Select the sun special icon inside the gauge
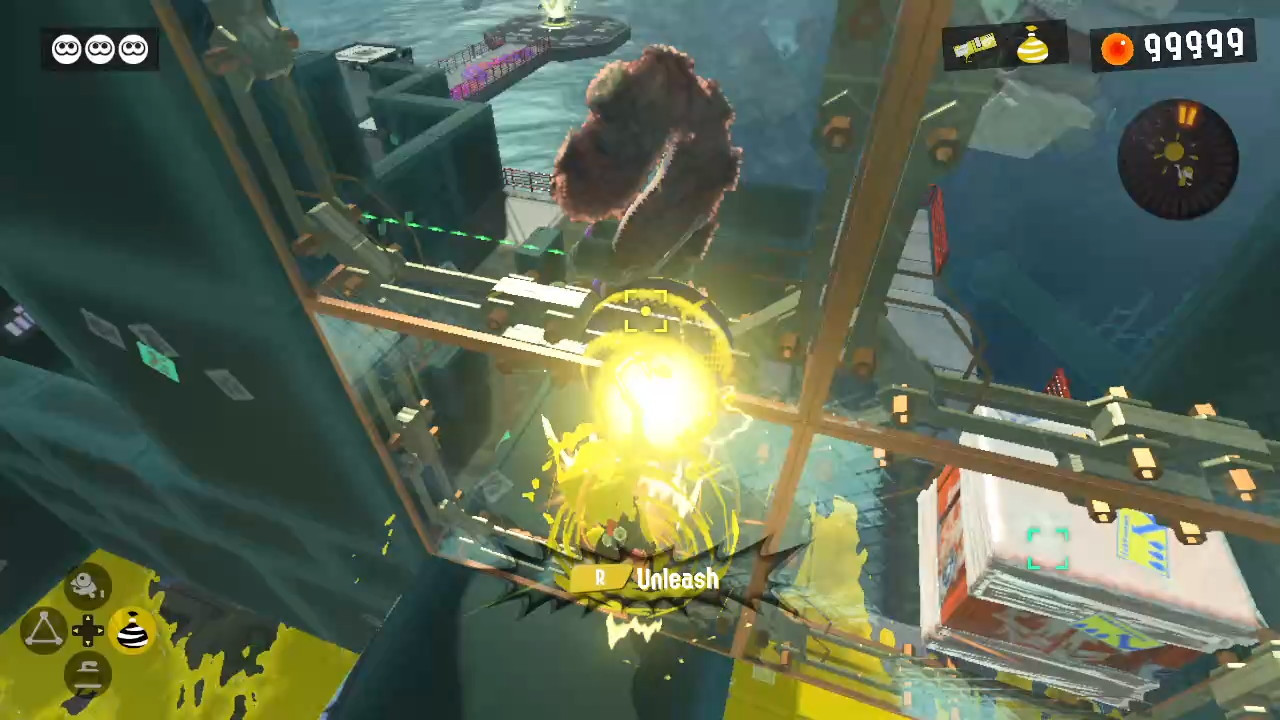 1174,153
